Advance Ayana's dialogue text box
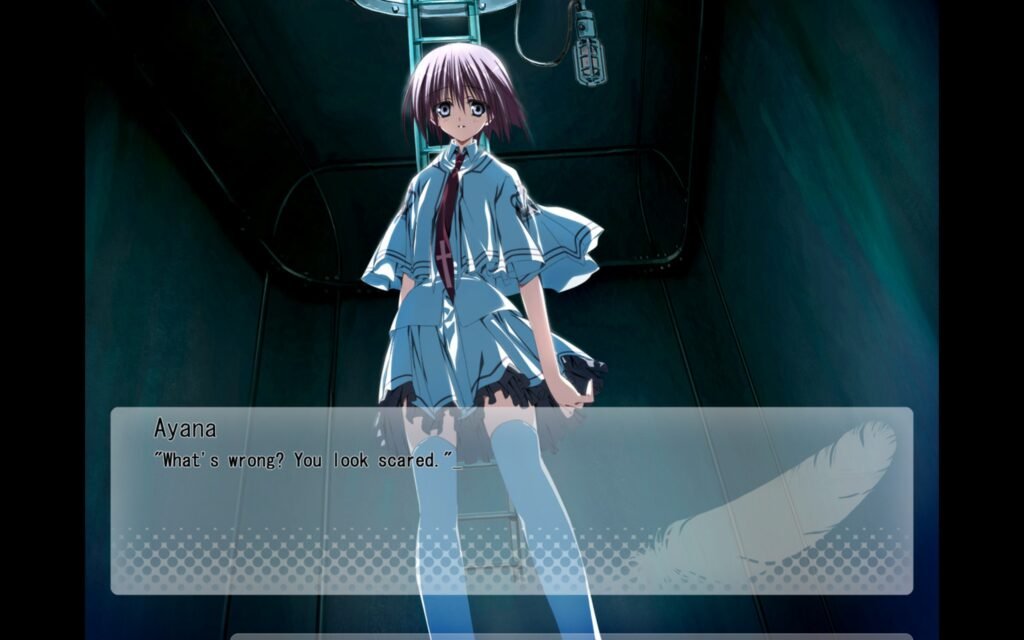The height and width of the screenshot is (640, 1024). [511, 500]
